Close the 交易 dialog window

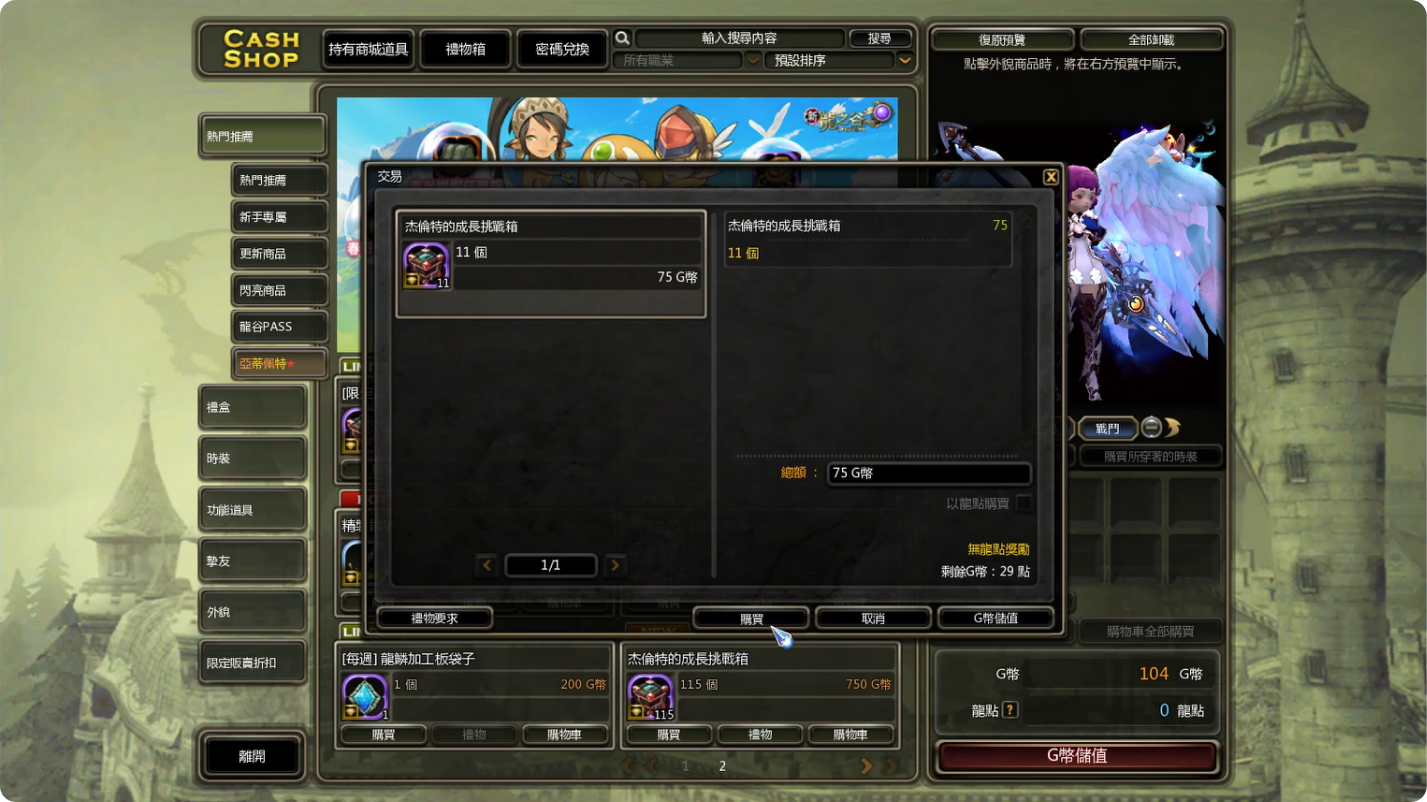point(1050,177)
